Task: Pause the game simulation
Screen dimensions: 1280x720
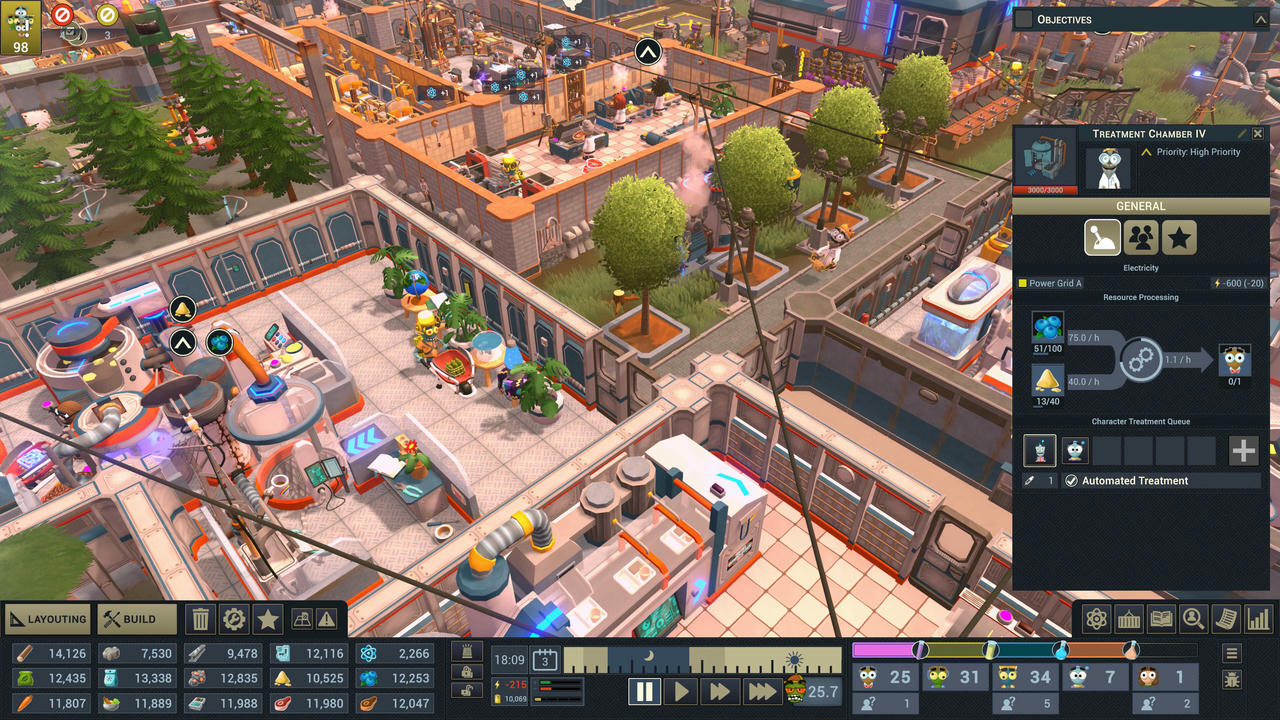Action: point(645,691)
